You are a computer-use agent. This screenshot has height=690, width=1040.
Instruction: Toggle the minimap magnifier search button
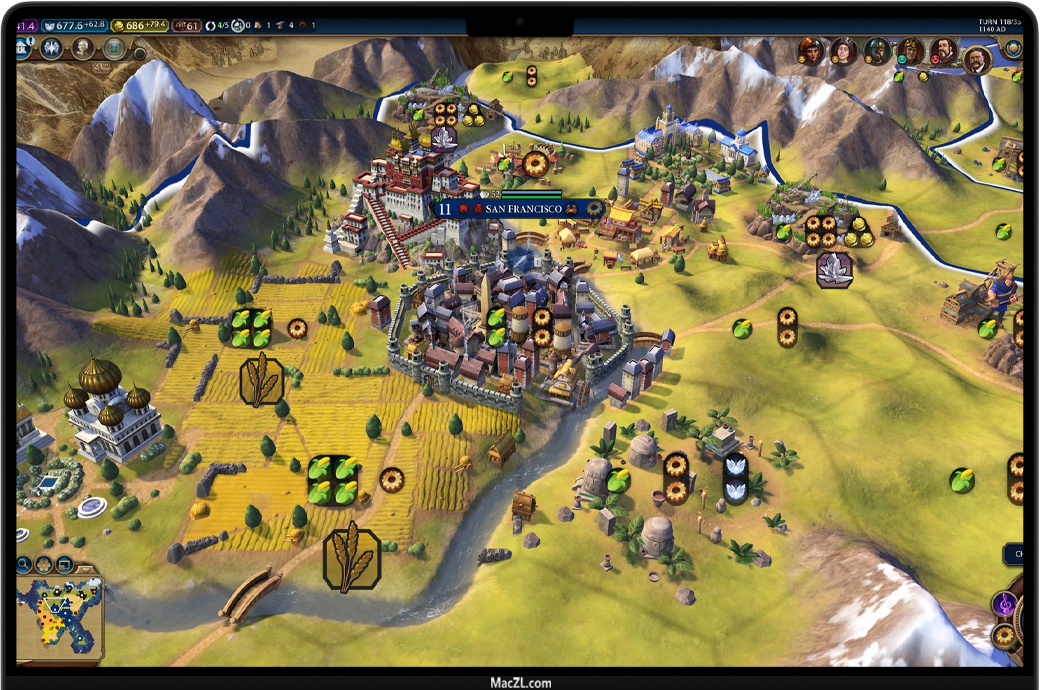point(26,564)
